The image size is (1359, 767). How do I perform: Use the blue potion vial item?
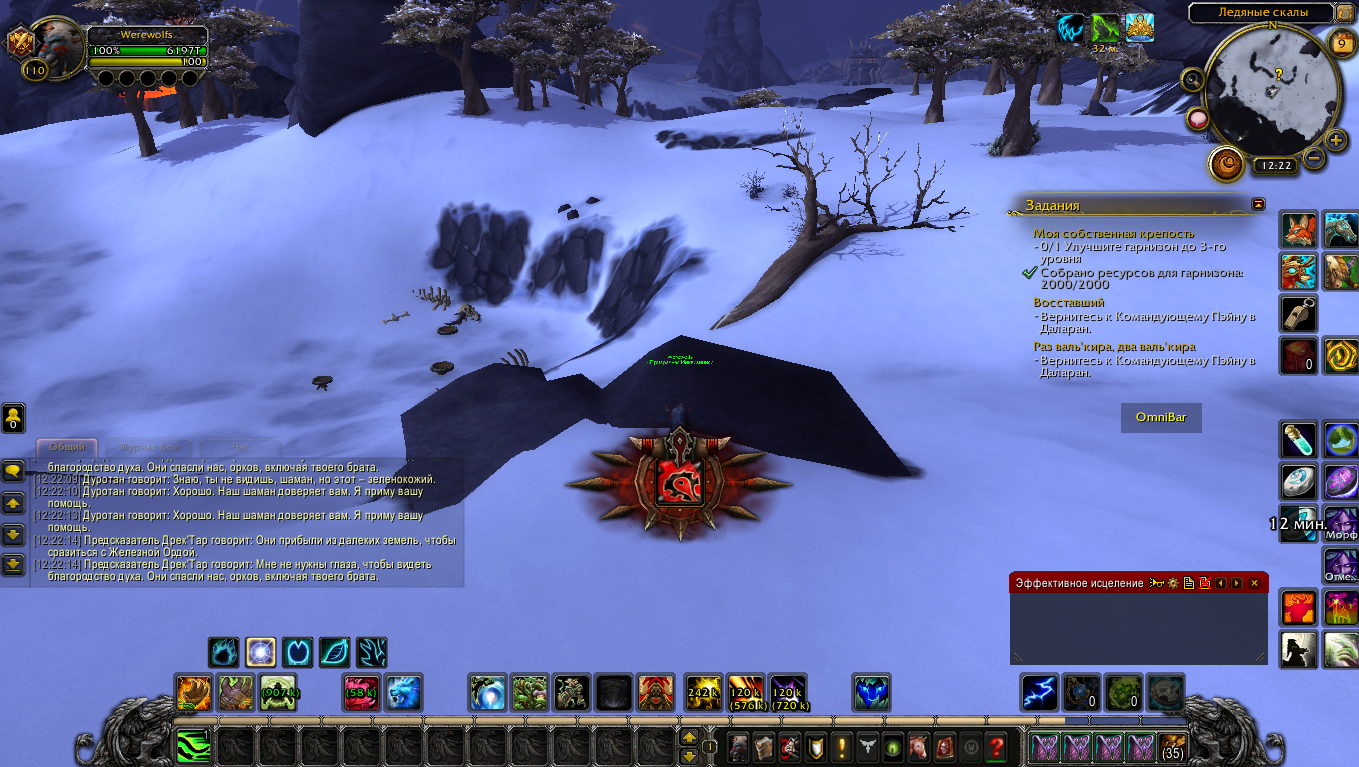click(1299, 439)
